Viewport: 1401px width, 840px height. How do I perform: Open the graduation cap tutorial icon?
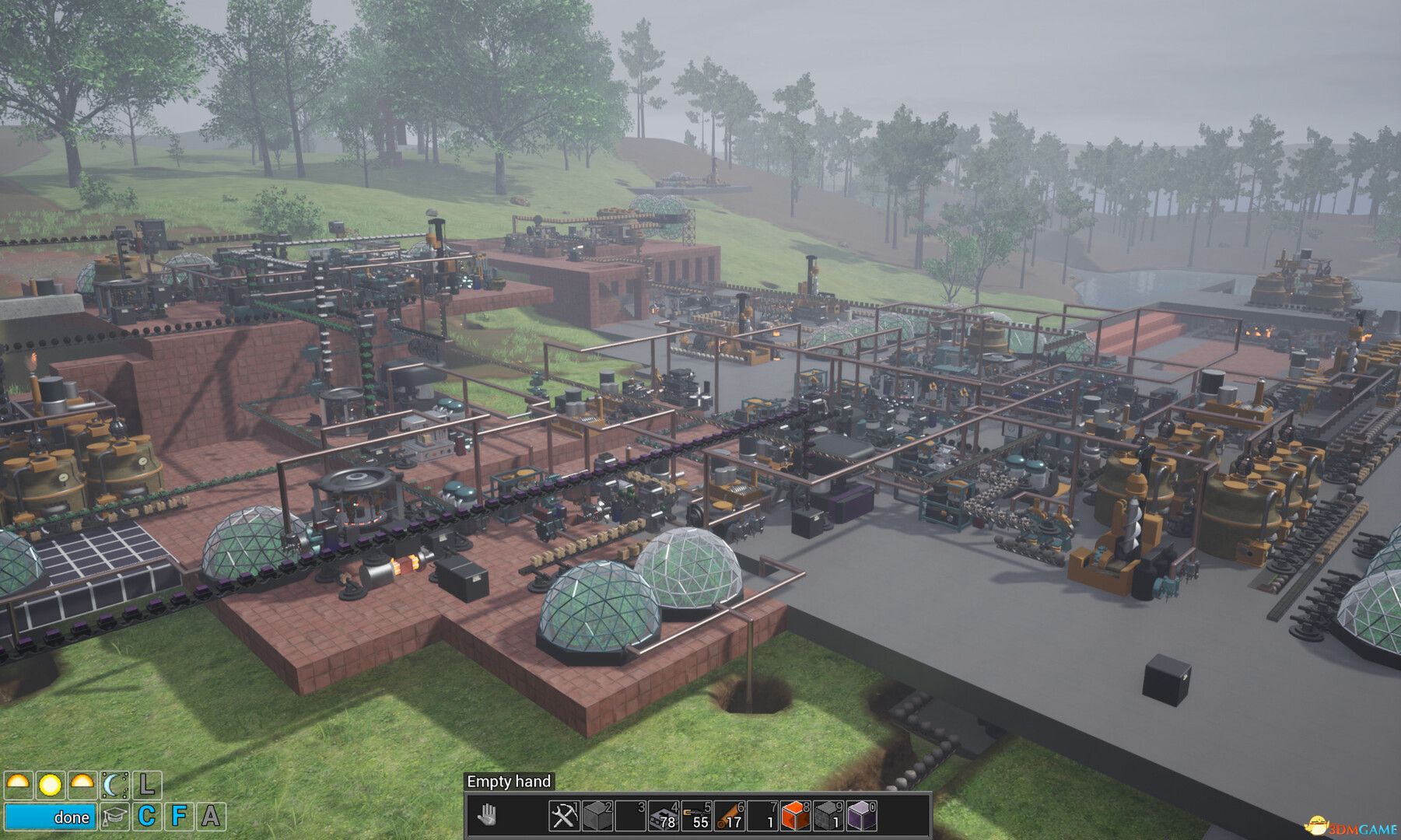pyautogui.click(x=114, y=817)
